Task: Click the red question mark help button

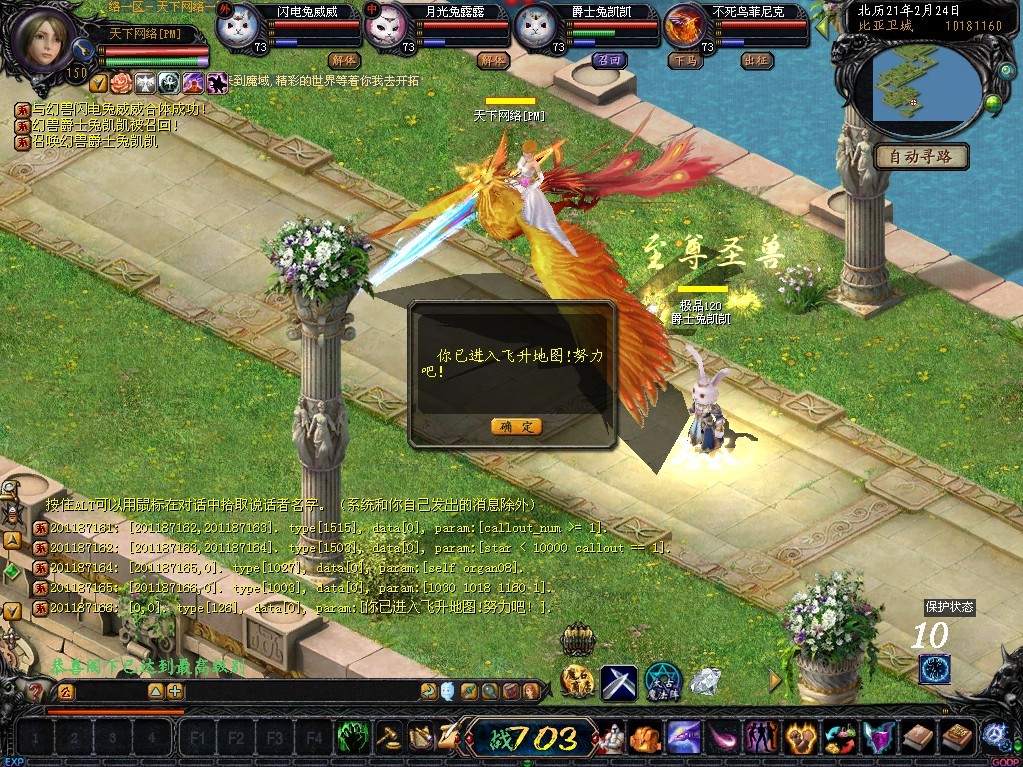Action: pyautogui.click(x=36, y=691)
